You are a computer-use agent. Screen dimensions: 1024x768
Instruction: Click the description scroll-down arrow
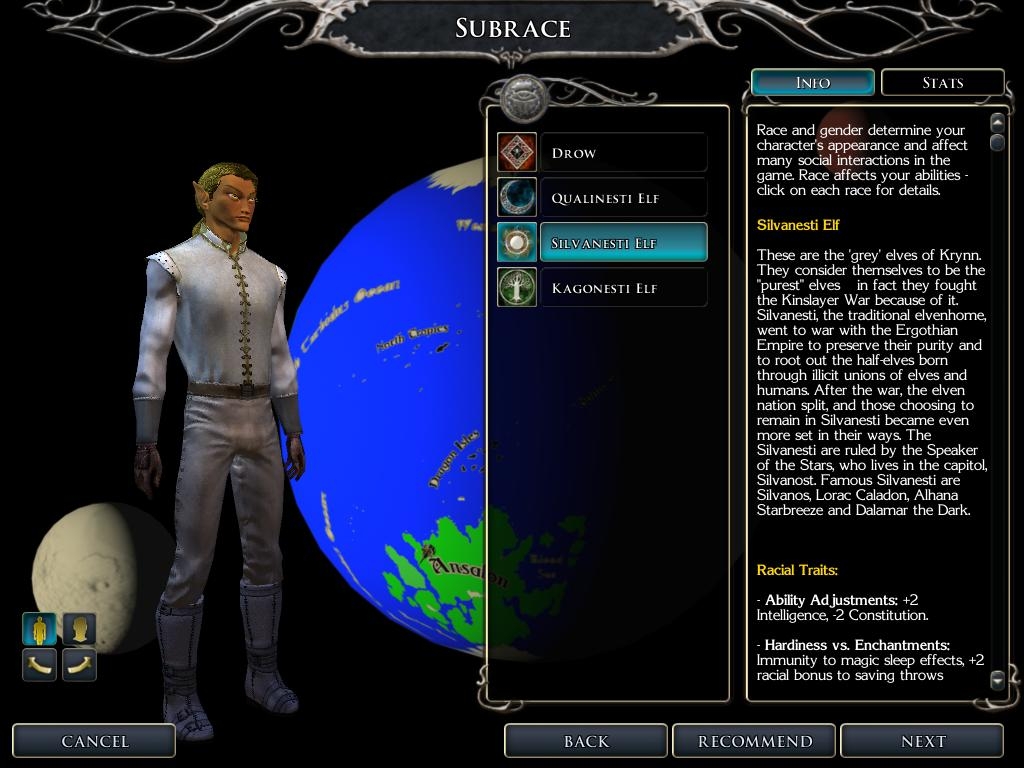[x=997, y=681]
